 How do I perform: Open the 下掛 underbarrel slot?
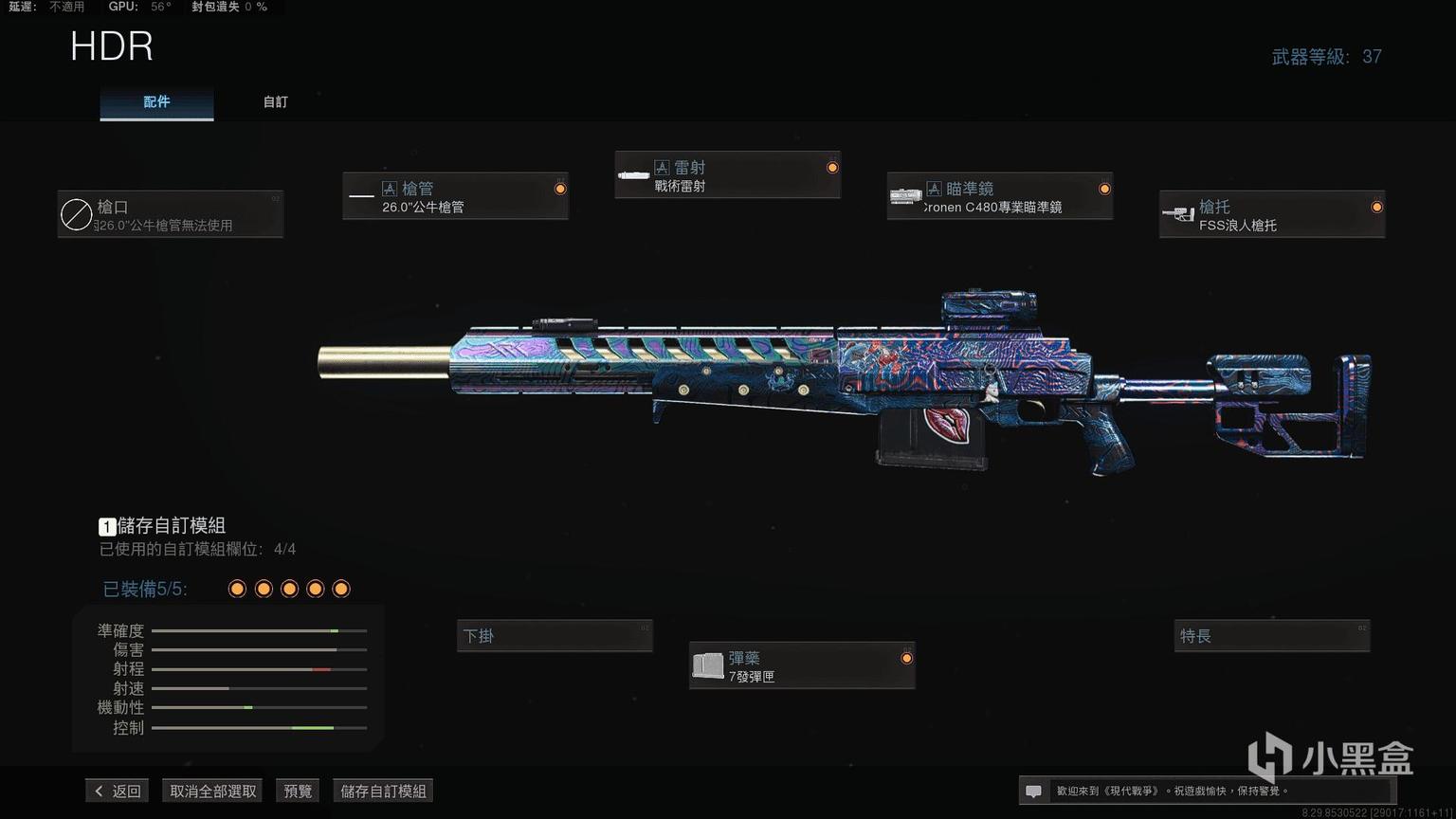(x=555, y=636)
